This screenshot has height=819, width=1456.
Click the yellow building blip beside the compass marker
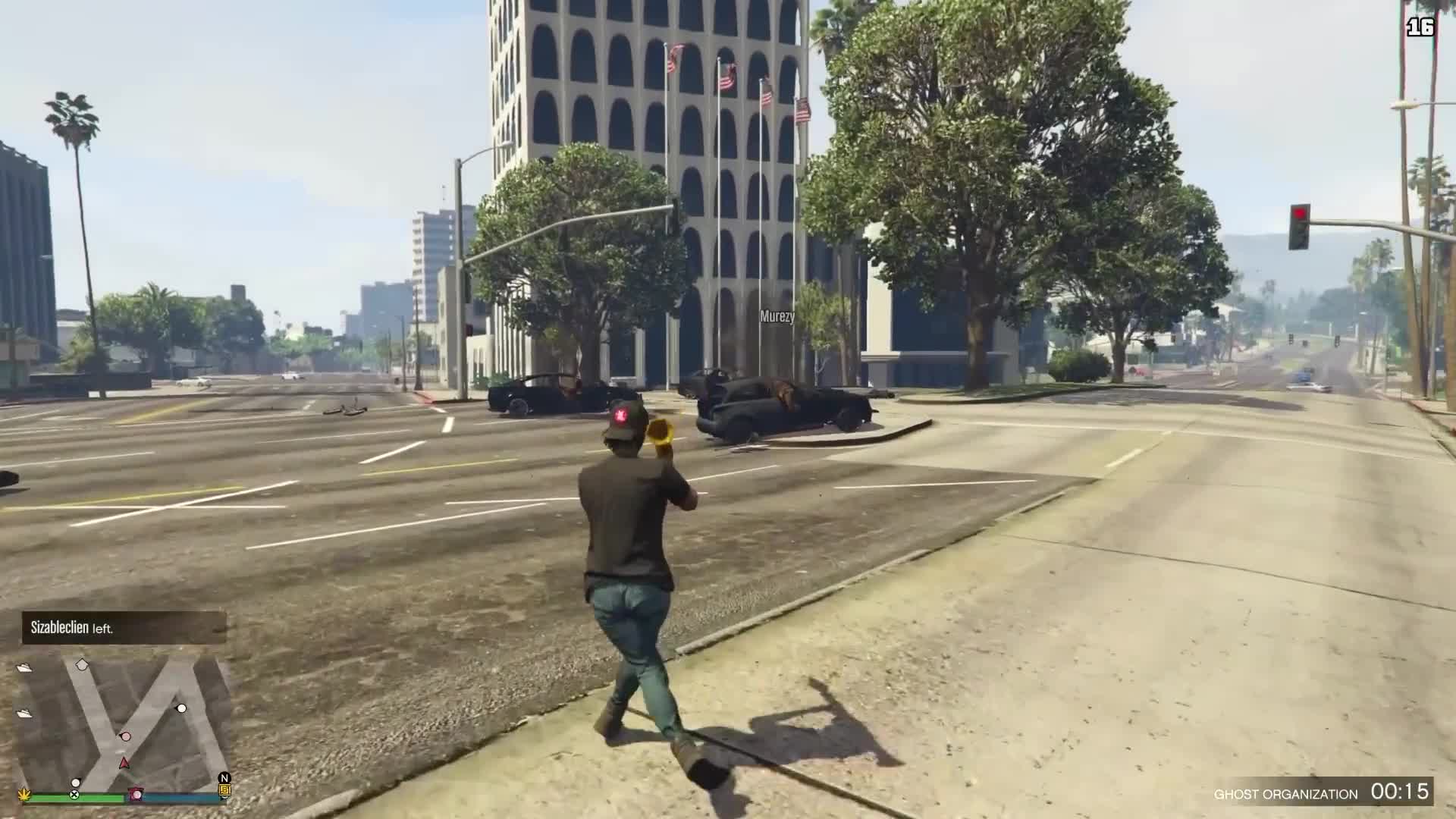224,790
